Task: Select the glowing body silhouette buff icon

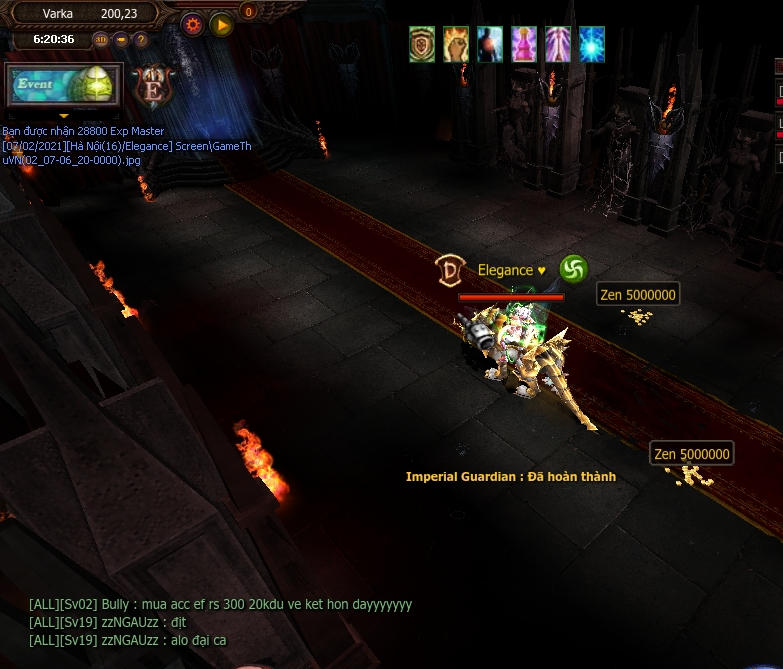Action: (490, 44)
